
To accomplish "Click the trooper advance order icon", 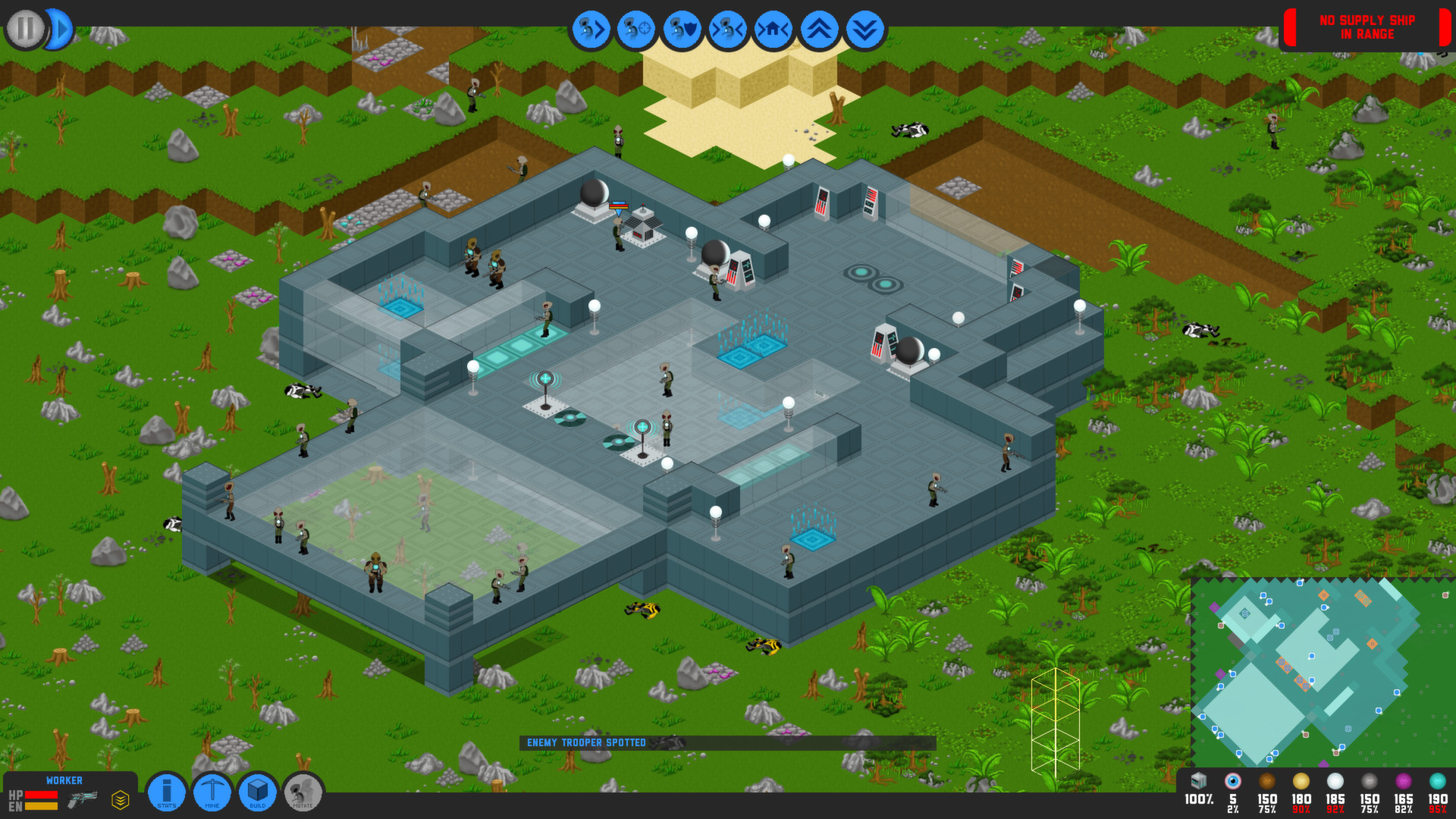I will (x=590, y=29).
